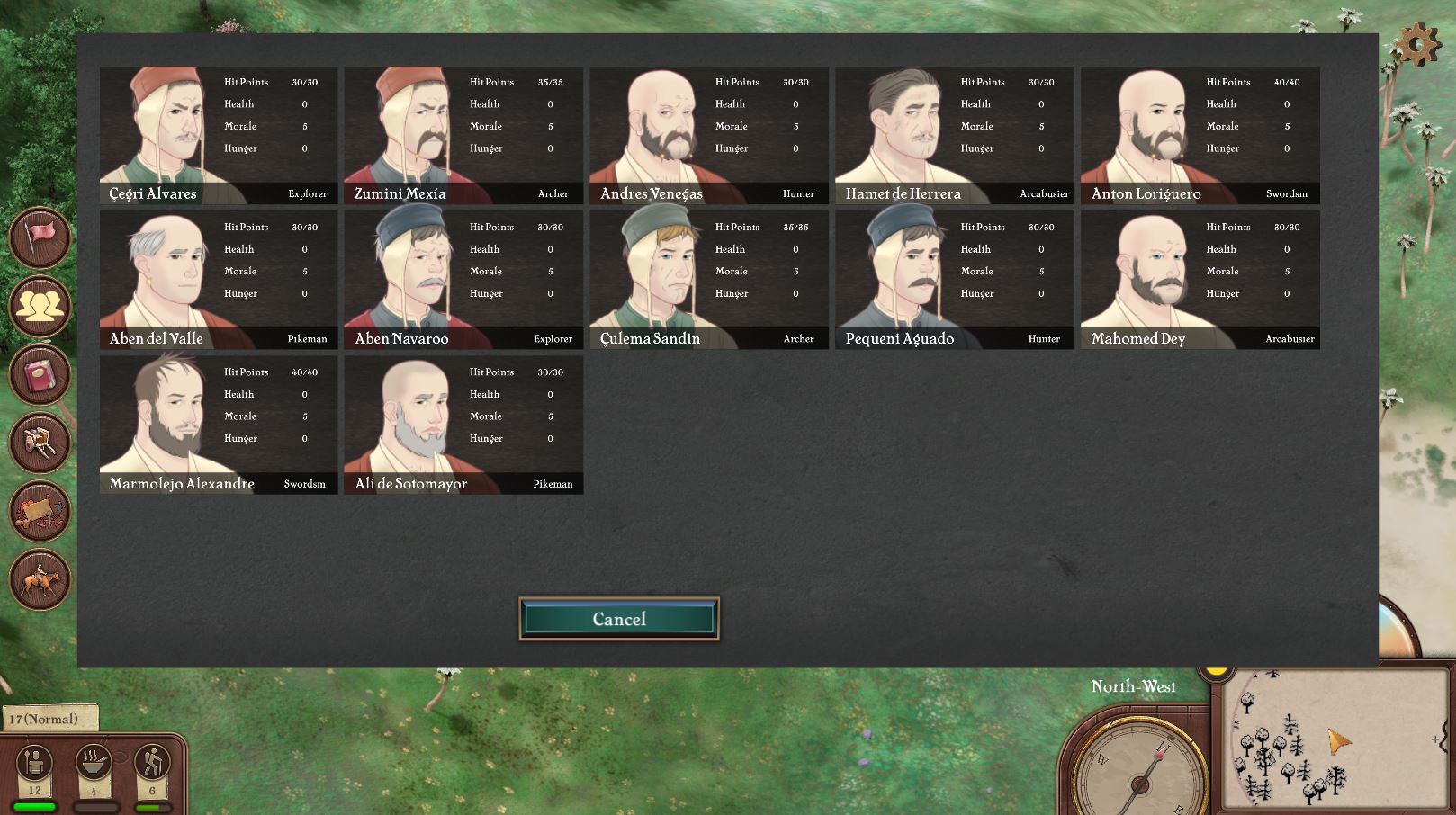The width and height of the screenshot is (1456, 815).
Task: Pick explorer Aben Navaroo
Action: [x=463, y=280]
